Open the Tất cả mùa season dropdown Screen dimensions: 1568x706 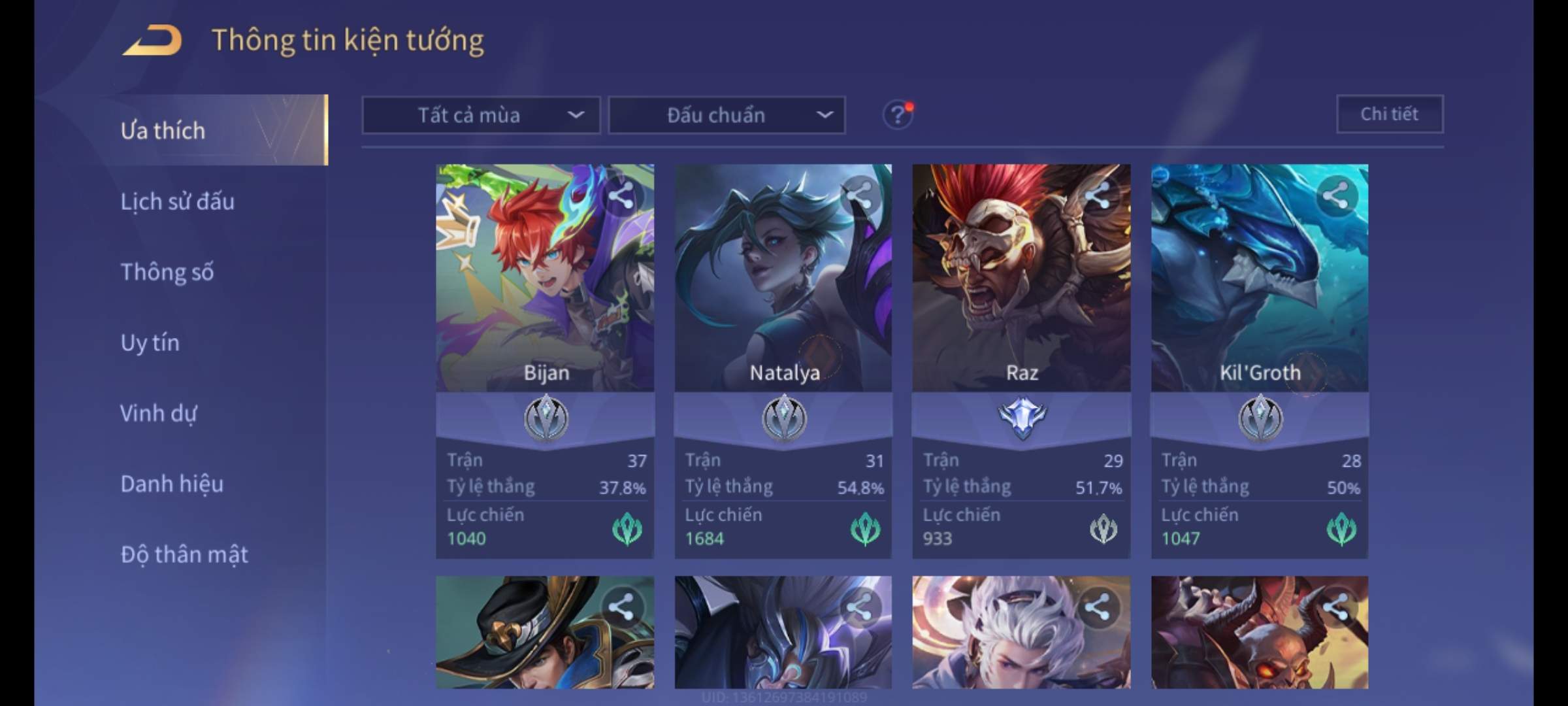[x=481, y=116]
